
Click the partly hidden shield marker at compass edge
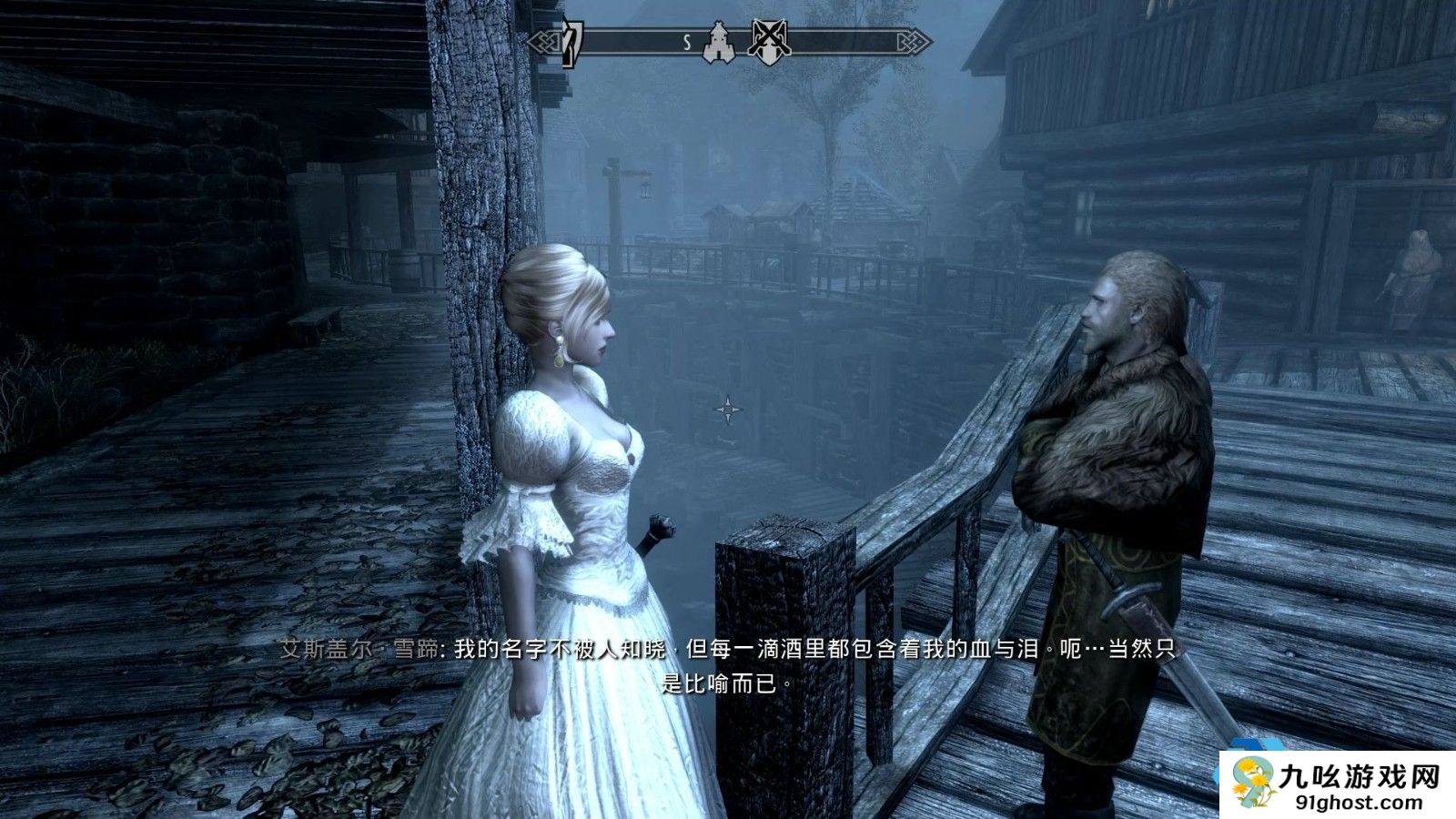(571, 43)
